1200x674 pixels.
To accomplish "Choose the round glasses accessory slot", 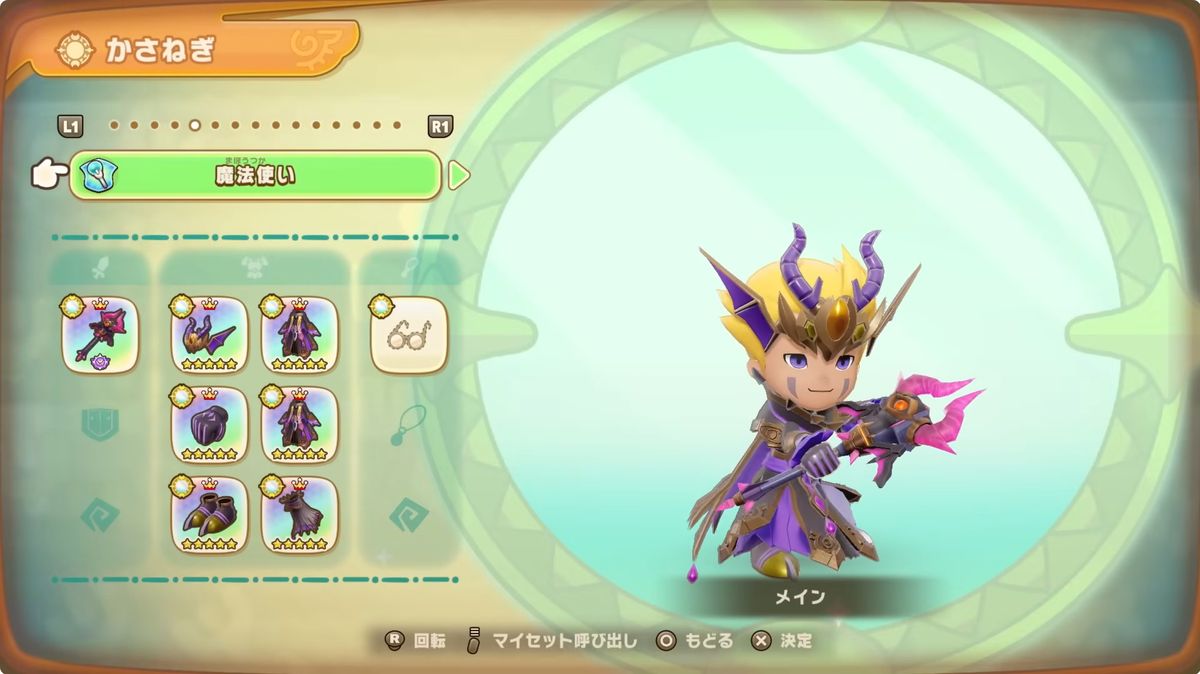I will pyautogui.click(x=409, y=335).
